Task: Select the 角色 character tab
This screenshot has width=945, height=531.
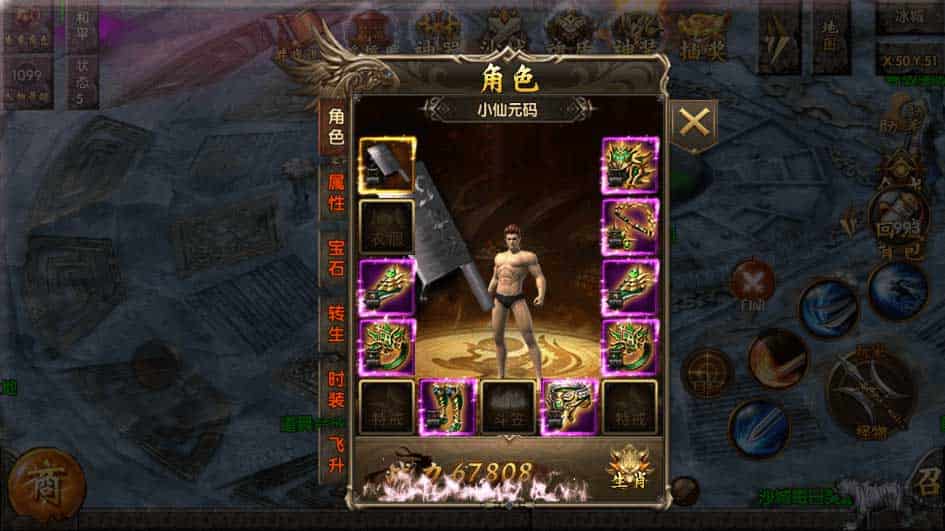Action: coord(335,126)
